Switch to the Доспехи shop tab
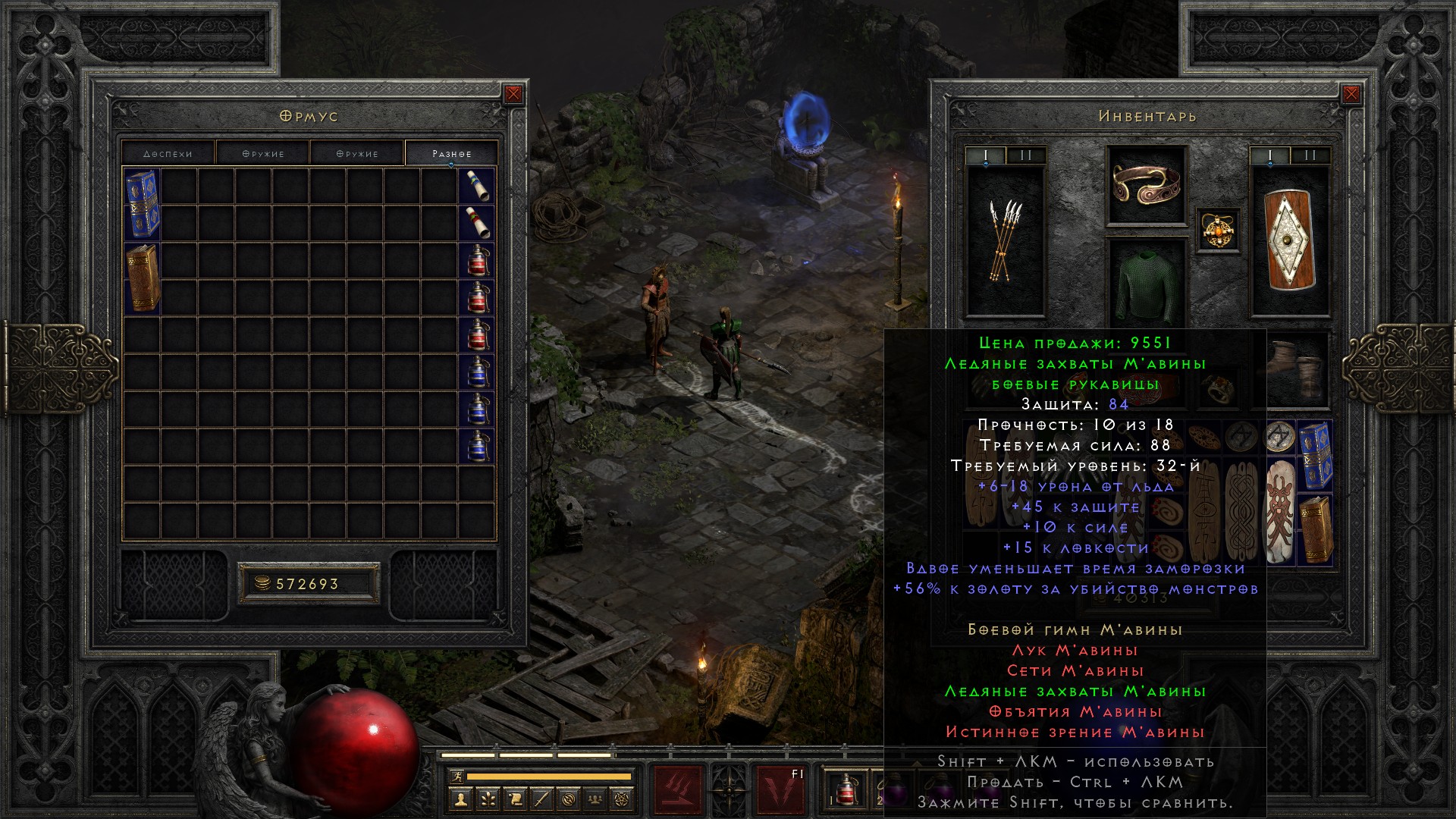Screen dimensions: 1456x819 click(168, 153)
